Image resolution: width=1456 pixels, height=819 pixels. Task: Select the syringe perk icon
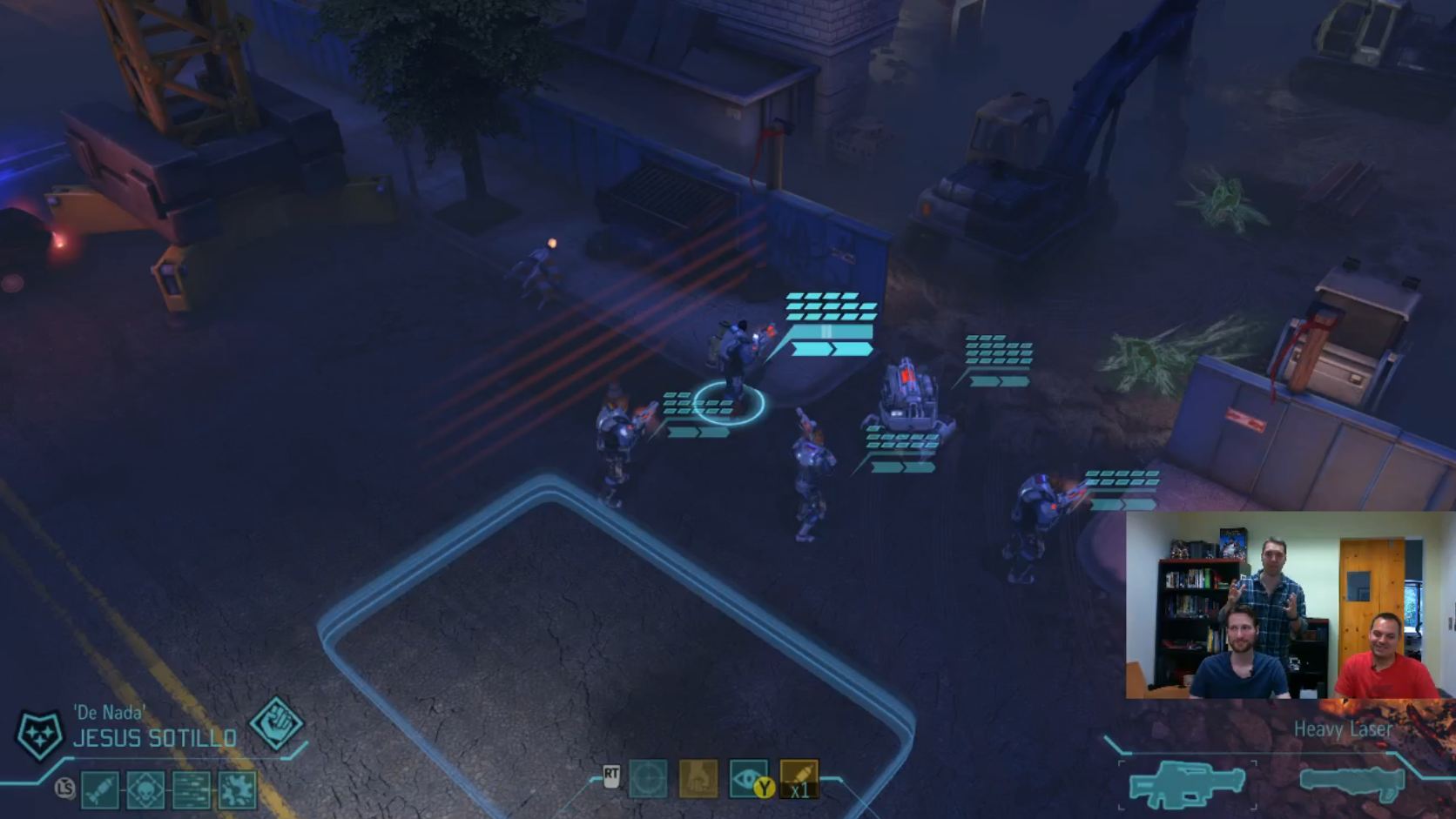tap(101, 790)
